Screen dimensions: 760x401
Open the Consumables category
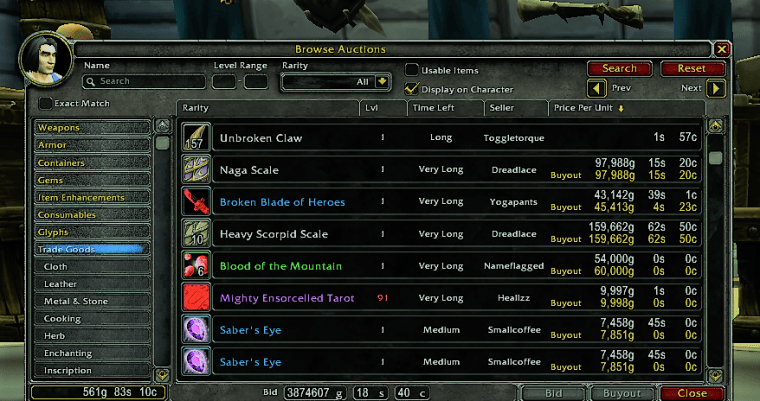pos(92,215)
